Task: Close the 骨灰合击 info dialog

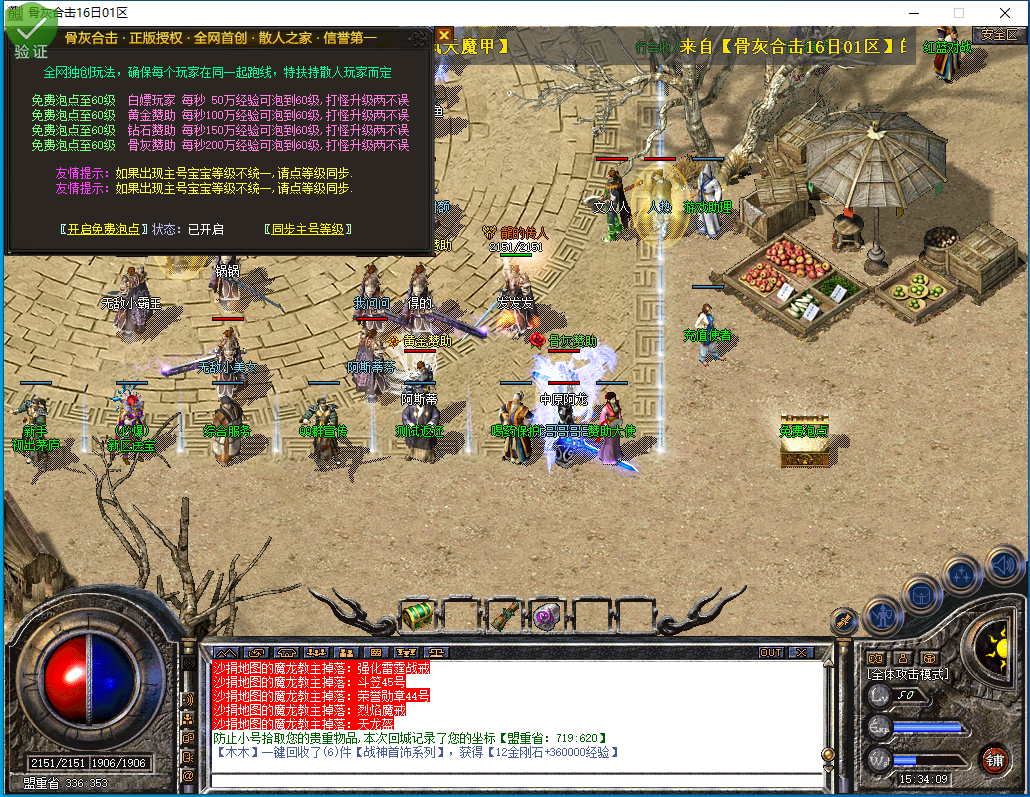Action: (x=443, y=36)
